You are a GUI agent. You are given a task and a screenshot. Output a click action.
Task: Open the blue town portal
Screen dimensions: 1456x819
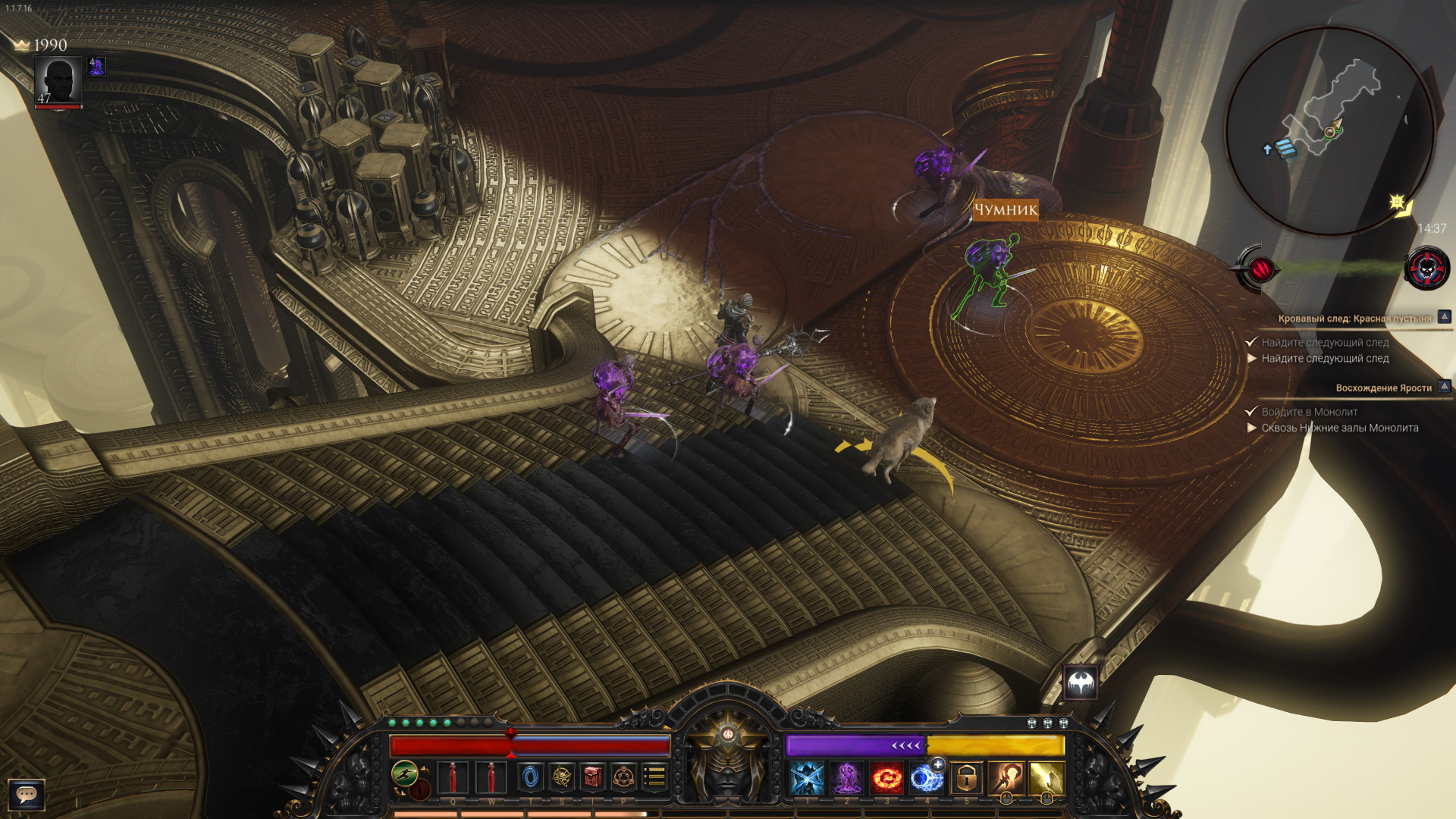click(531, 777)
